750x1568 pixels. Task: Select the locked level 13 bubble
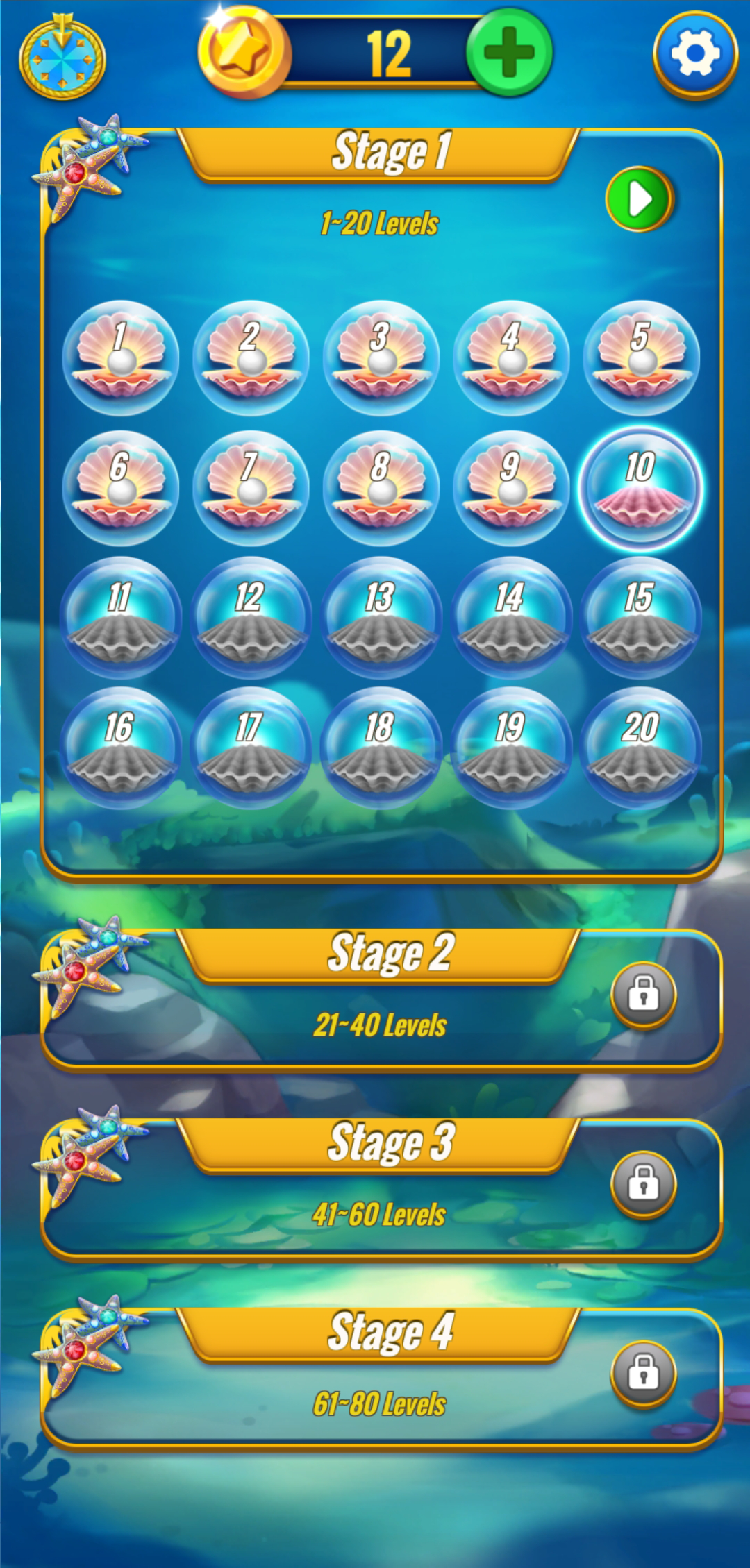pyautogui.click(x=381, y=618)
